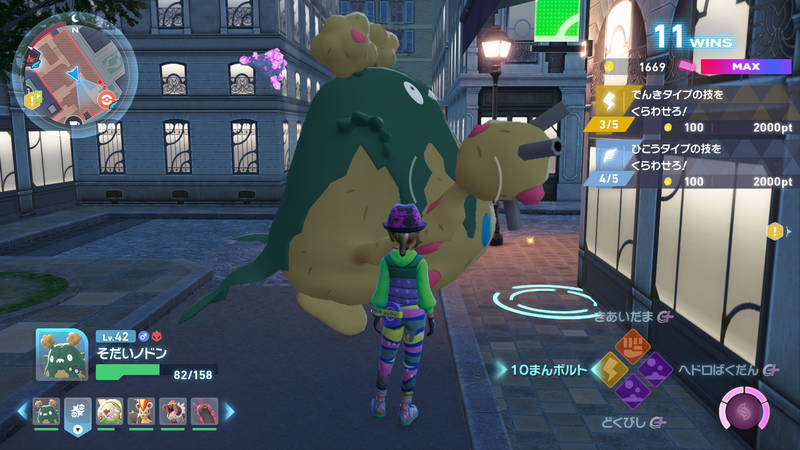Choose the first green Pokémon party slot

[x=46, y=412]
